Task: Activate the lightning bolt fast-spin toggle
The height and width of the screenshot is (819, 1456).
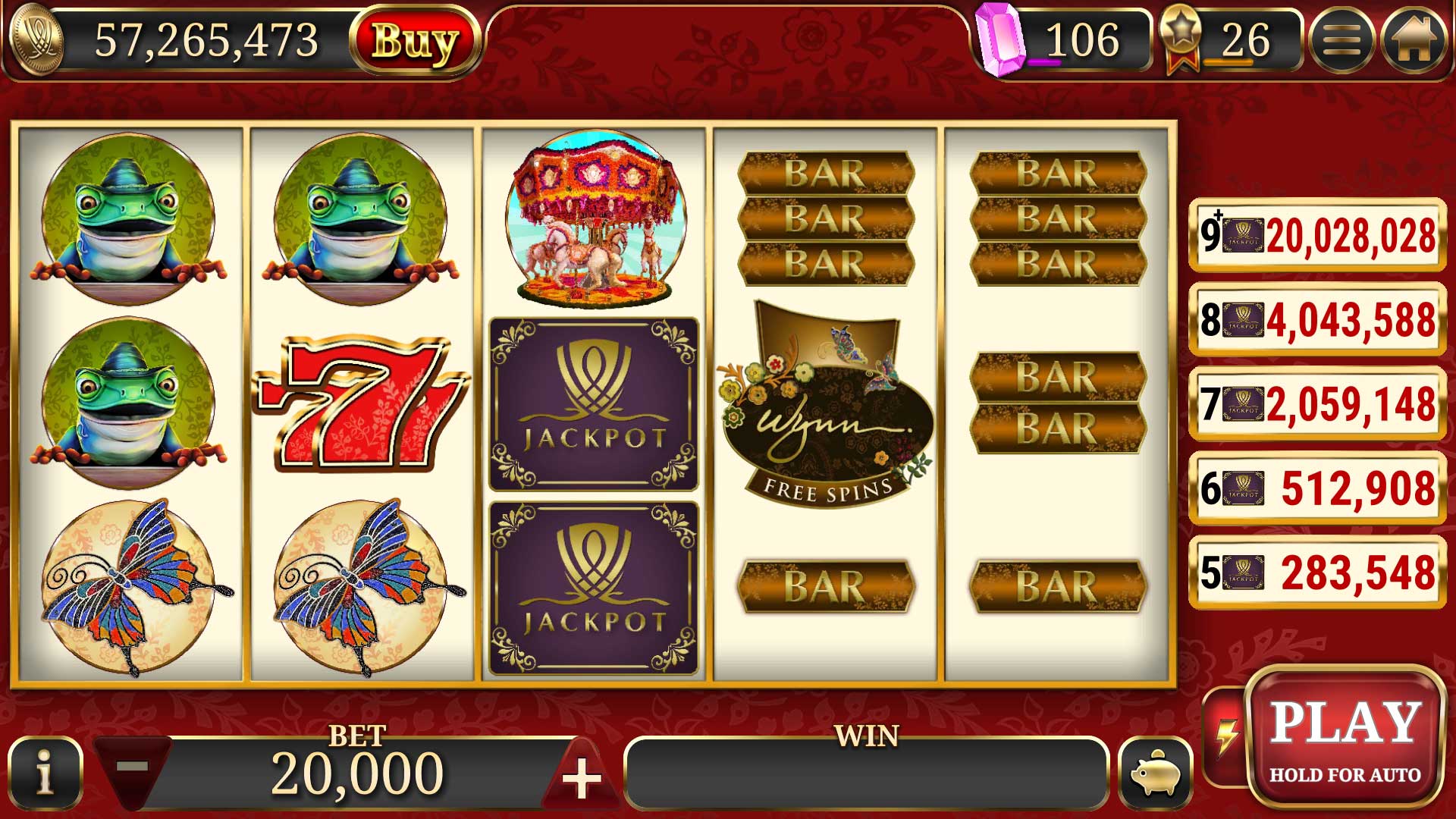Action: [x=1225, y=736]
